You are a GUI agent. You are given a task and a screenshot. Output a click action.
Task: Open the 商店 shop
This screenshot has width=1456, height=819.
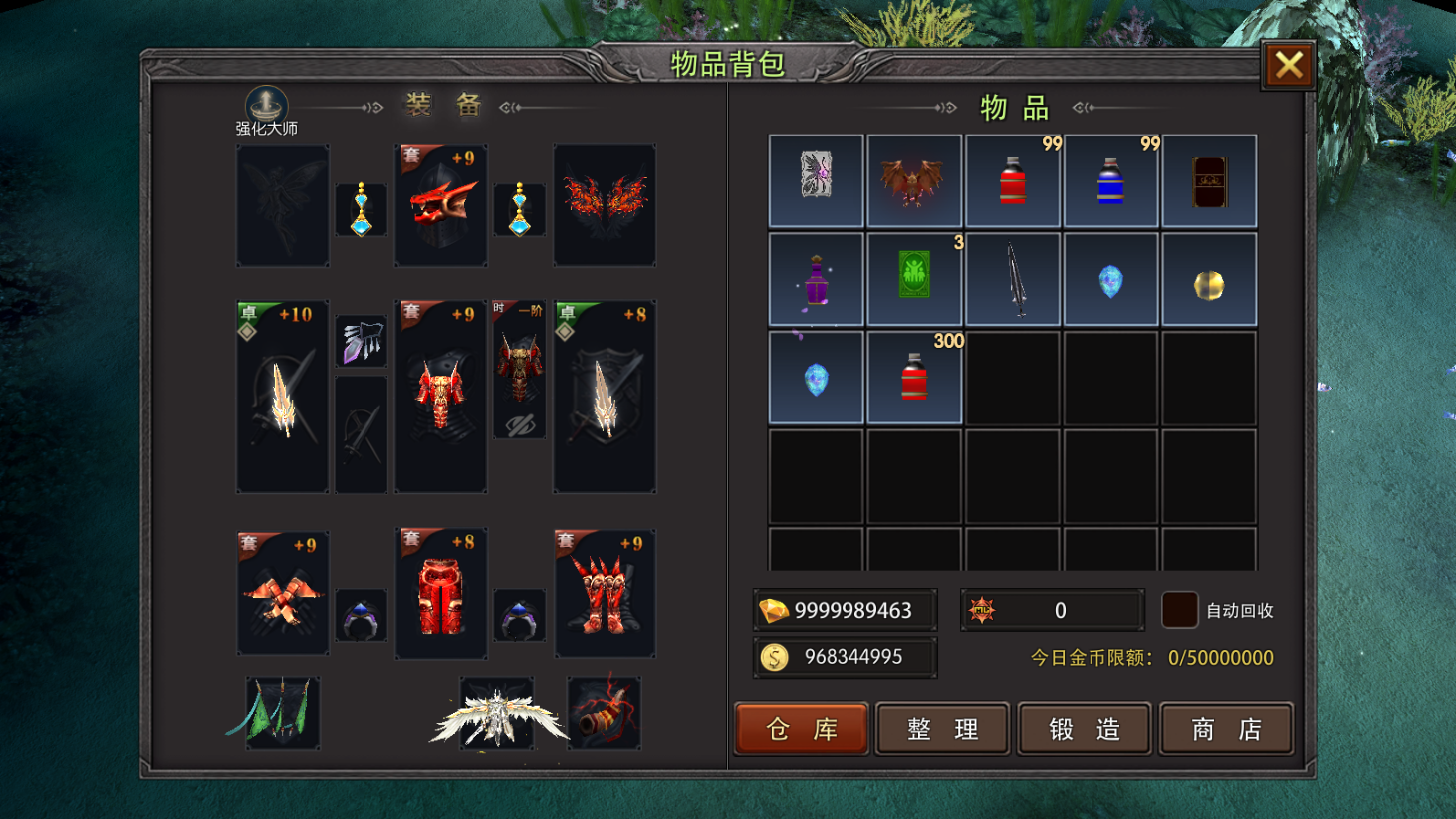click(1226, 729)
